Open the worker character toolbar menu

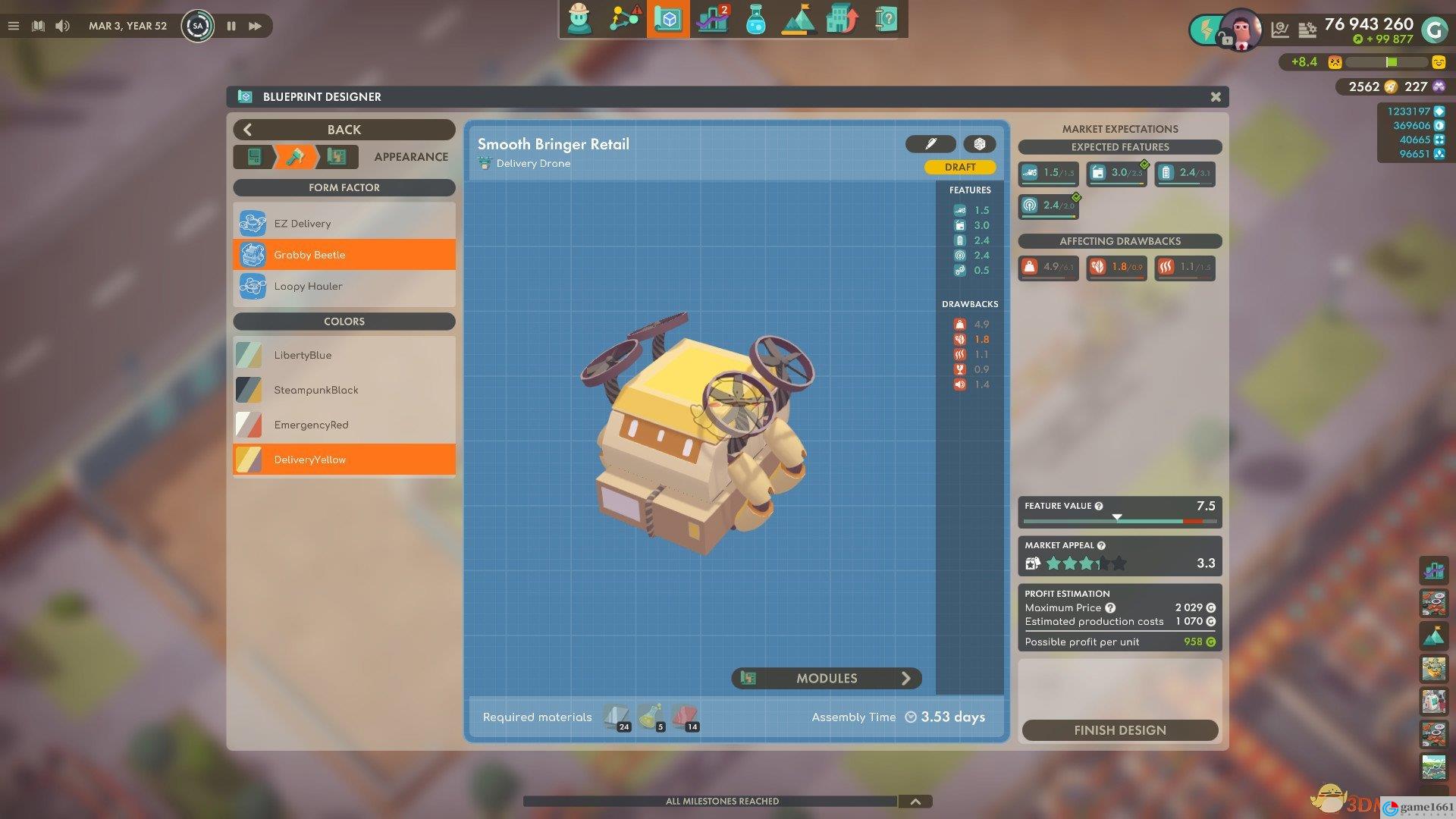pos(580,19)
